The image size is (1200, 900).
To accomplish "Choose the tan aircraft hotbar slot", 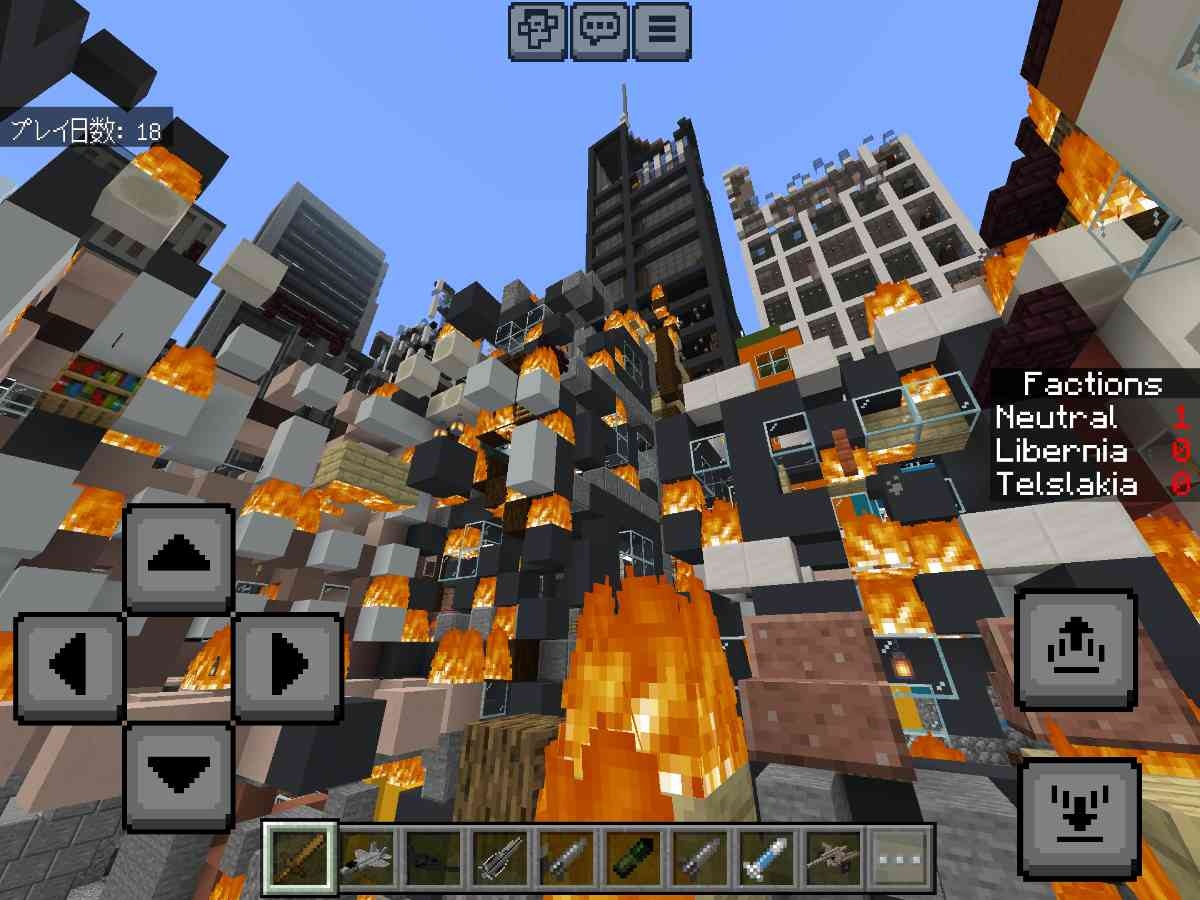I will coord(833,859).
